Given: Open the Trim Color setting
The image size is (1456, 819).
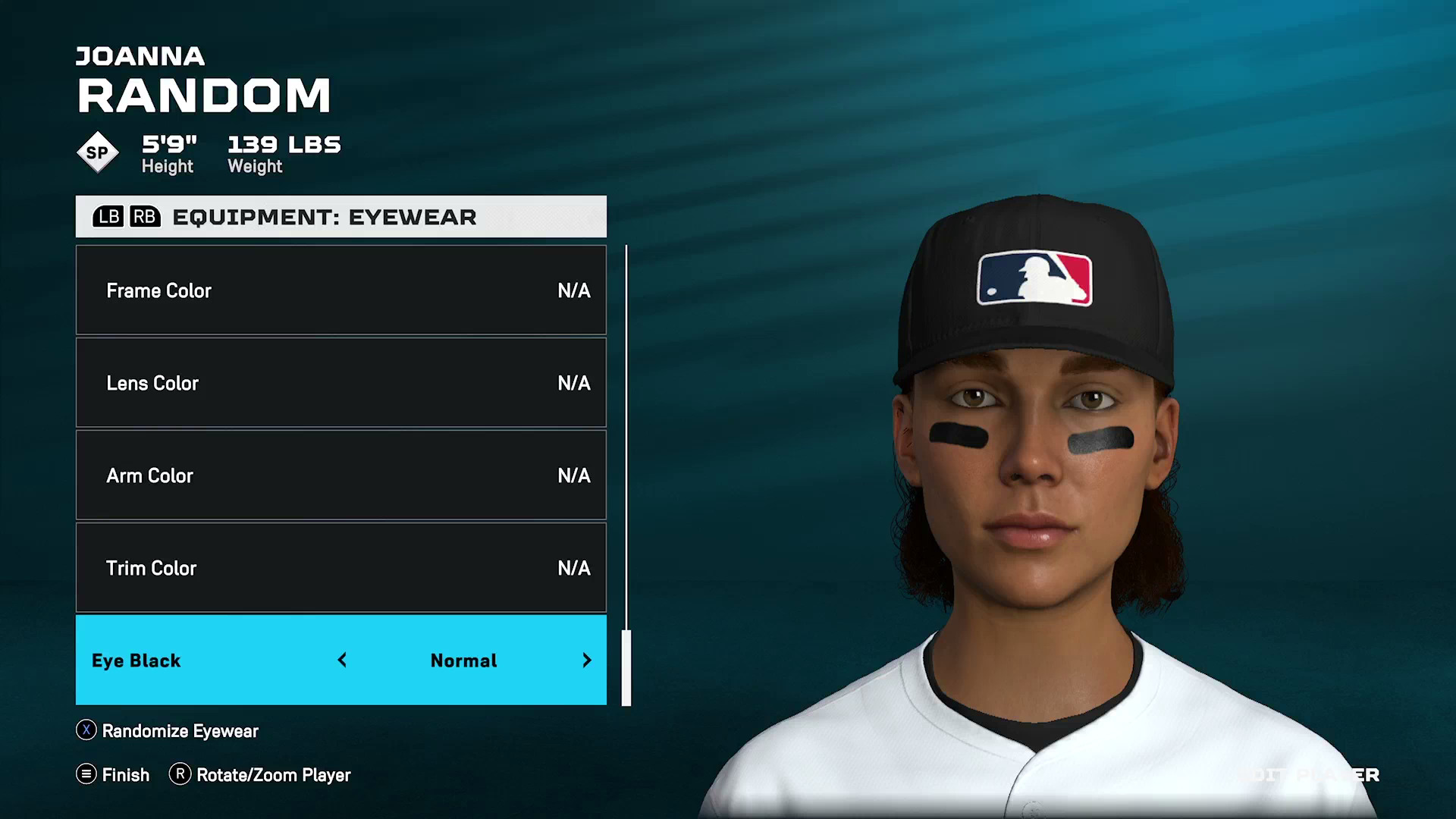Looking at the screenshot, I should 340,568.
